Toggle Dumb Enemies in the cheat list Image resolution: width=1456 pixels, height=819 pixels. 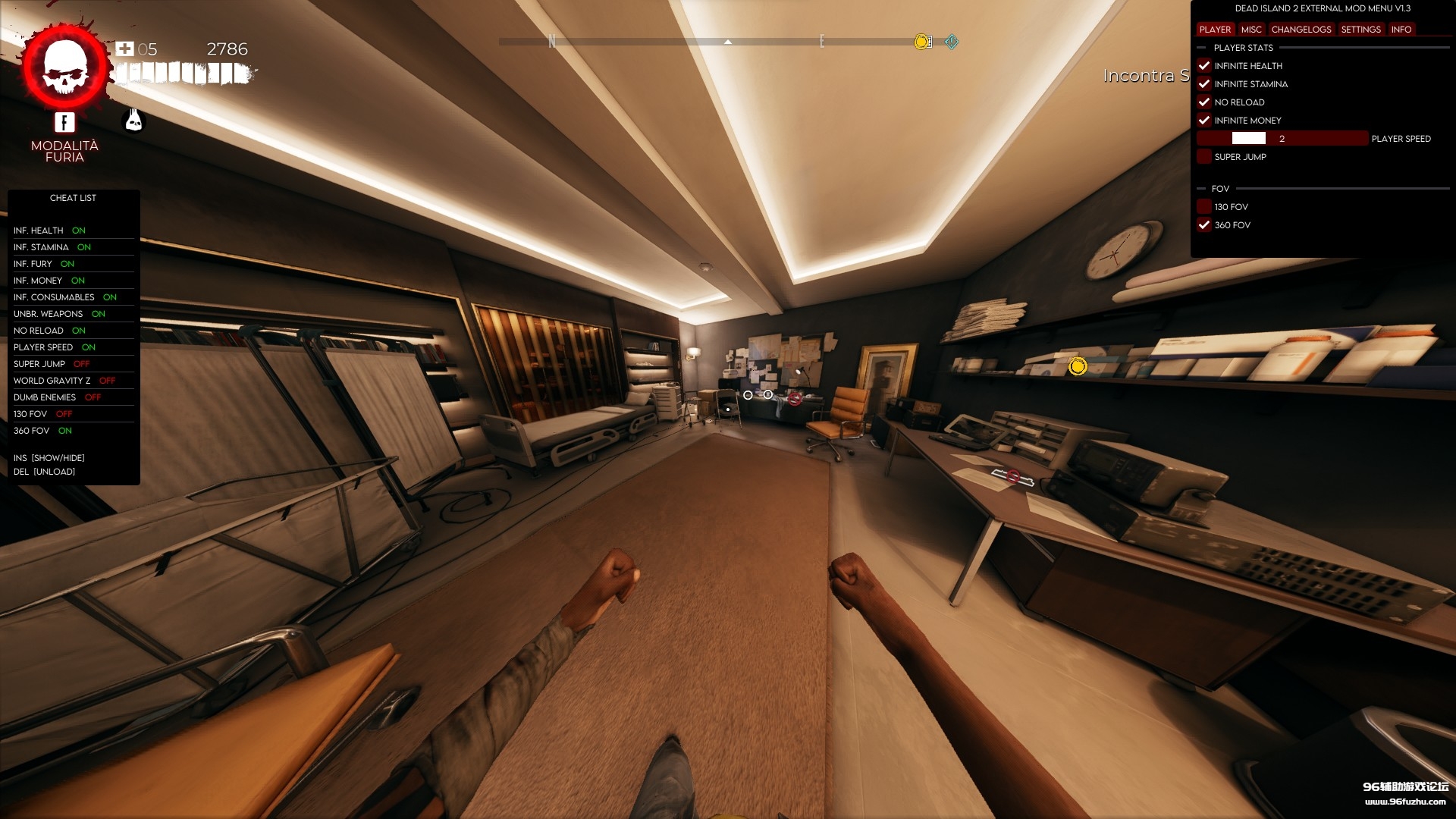42,397
